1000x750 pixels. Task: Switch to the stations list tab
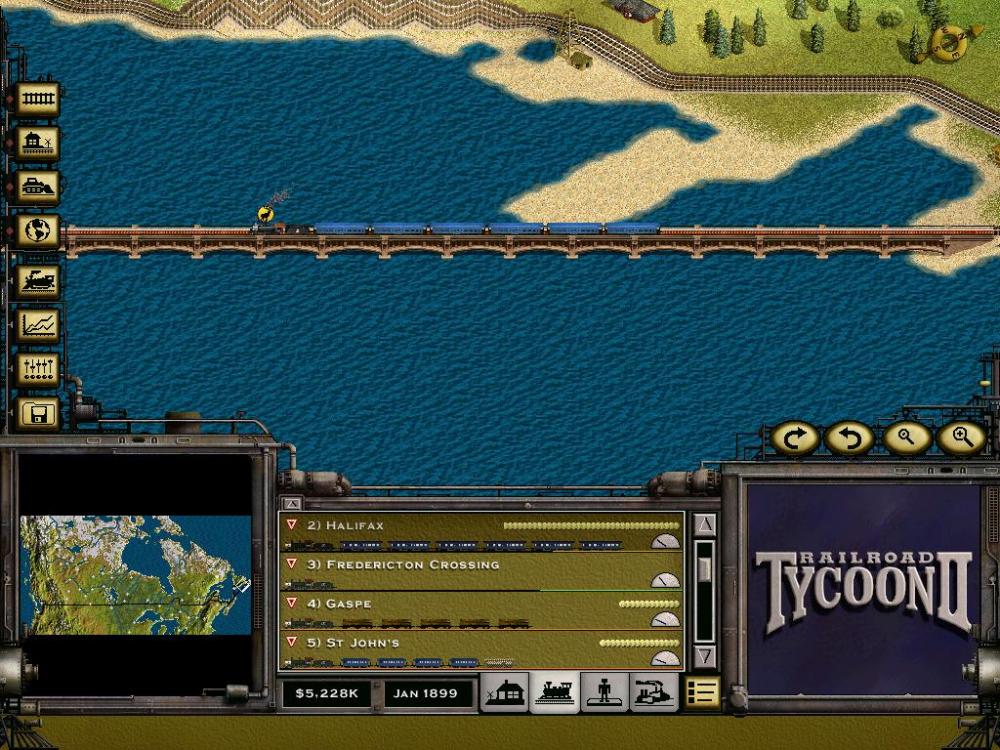(x=505, y=692)
